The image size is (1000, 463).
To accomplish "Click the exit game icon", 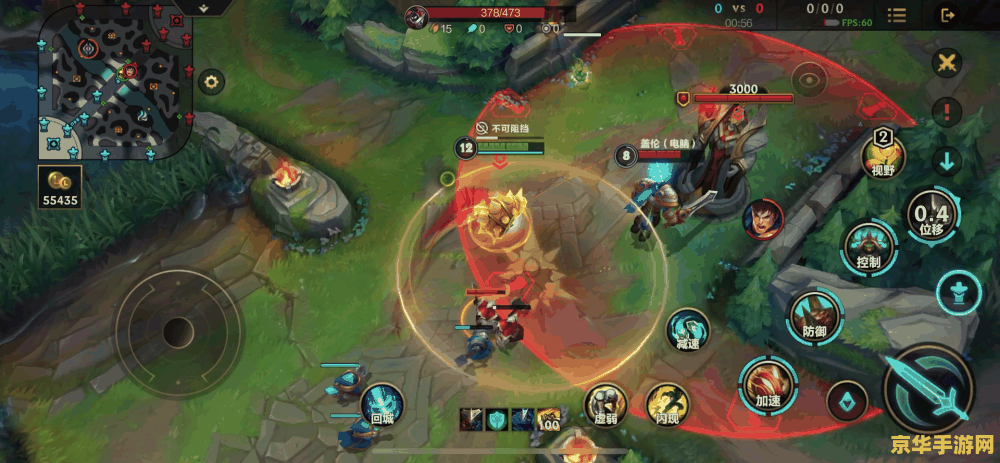I will pos(948,15).
